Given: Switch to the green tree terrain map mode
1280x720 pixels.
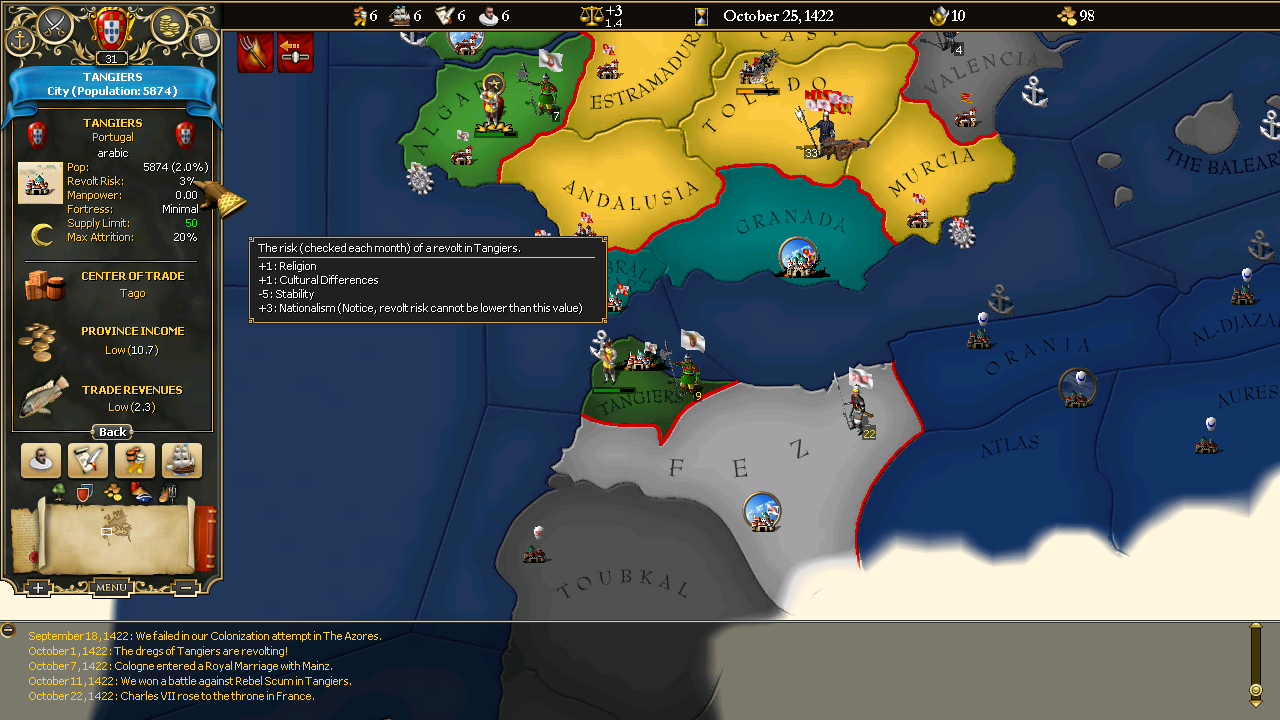Looking at the screenshot, I should pos(59,491).
